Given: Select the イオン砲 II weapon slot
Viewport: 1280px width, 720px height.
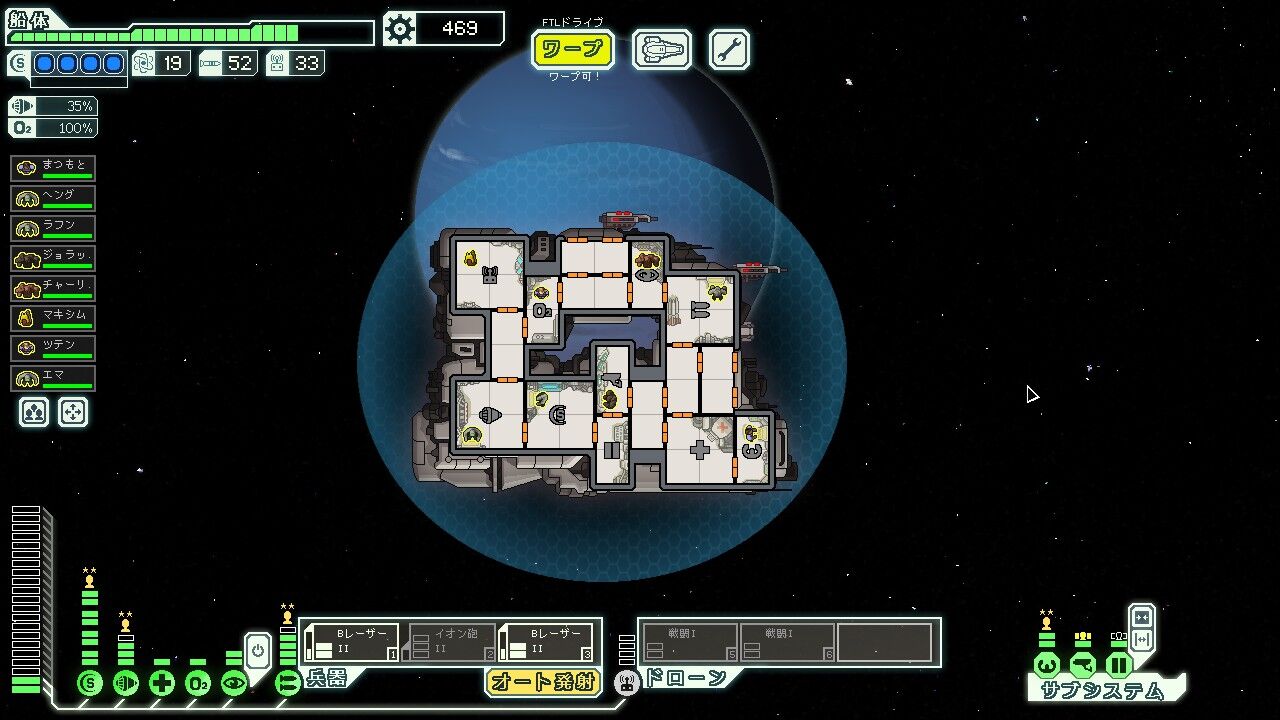Looking at the screenshot, I should pos(452,642).
